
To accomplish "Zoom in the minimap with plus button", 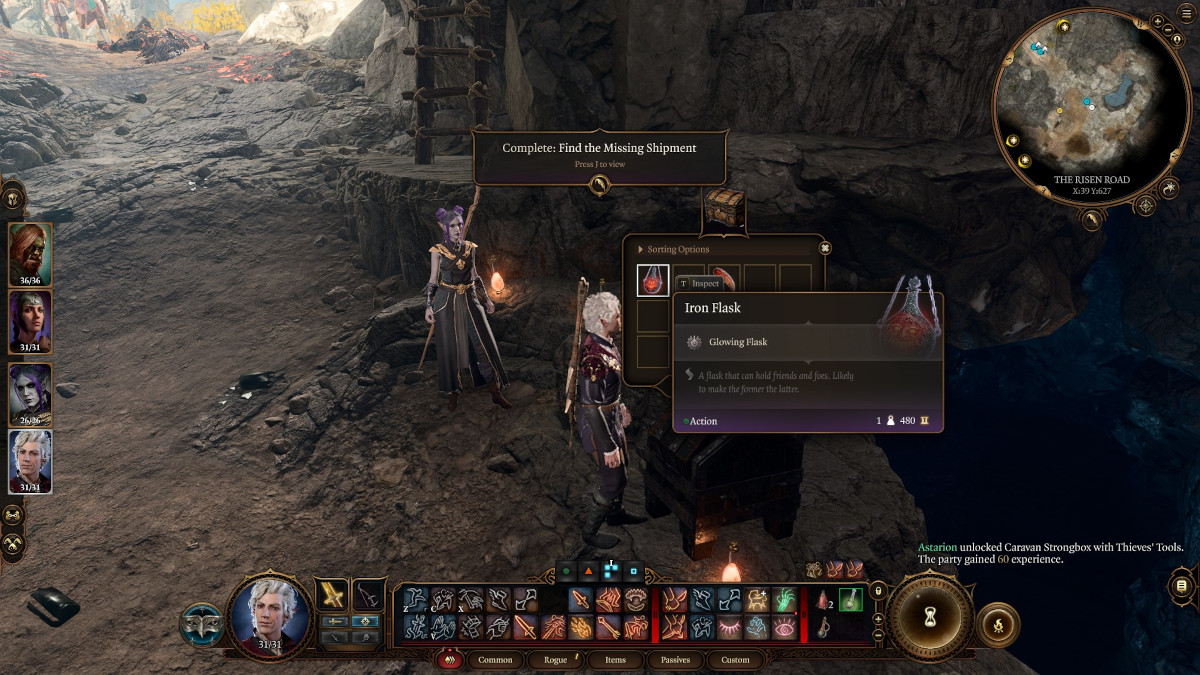I will click(x=1157, y=21).
